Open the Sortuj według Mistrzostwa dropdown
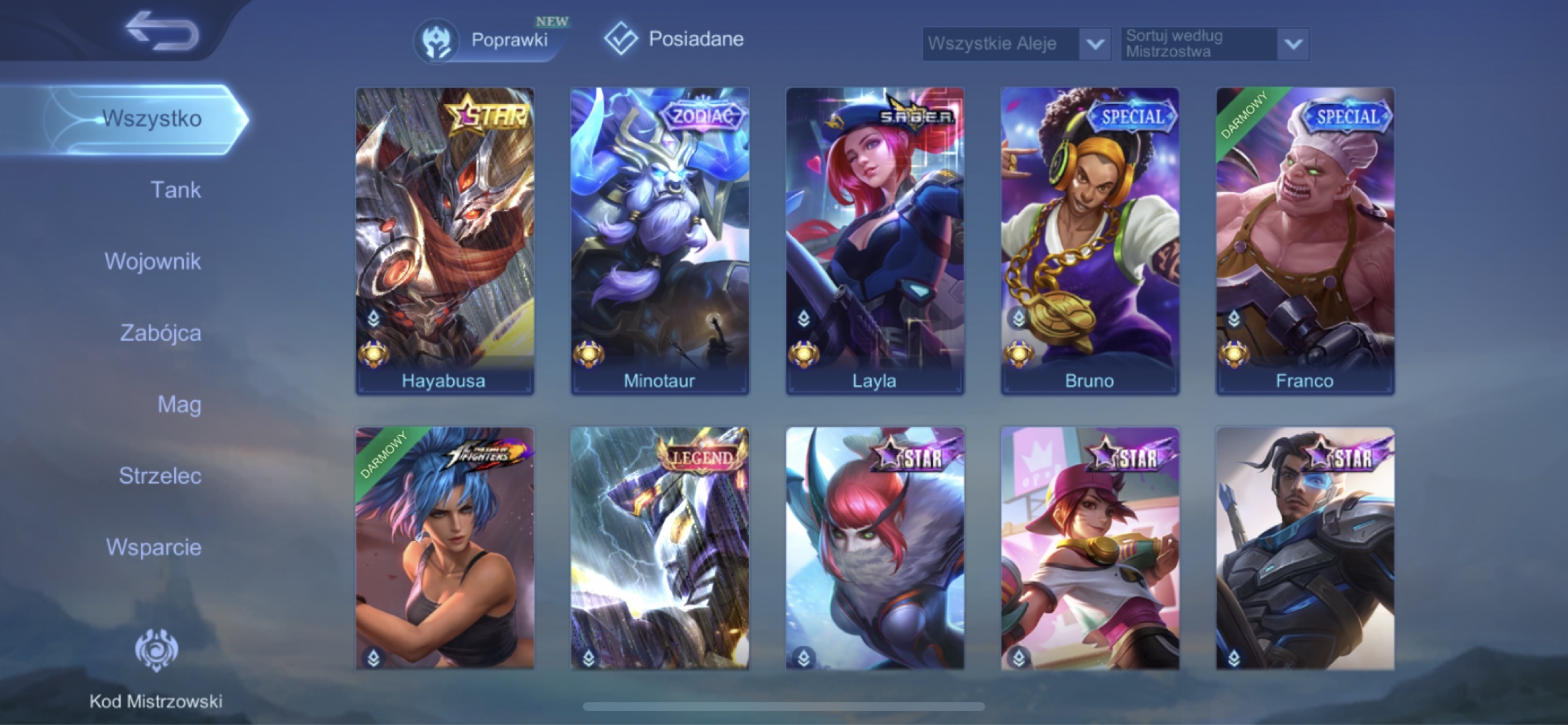The height and width of the screenshot is (725, 1568). point(1213,44)
